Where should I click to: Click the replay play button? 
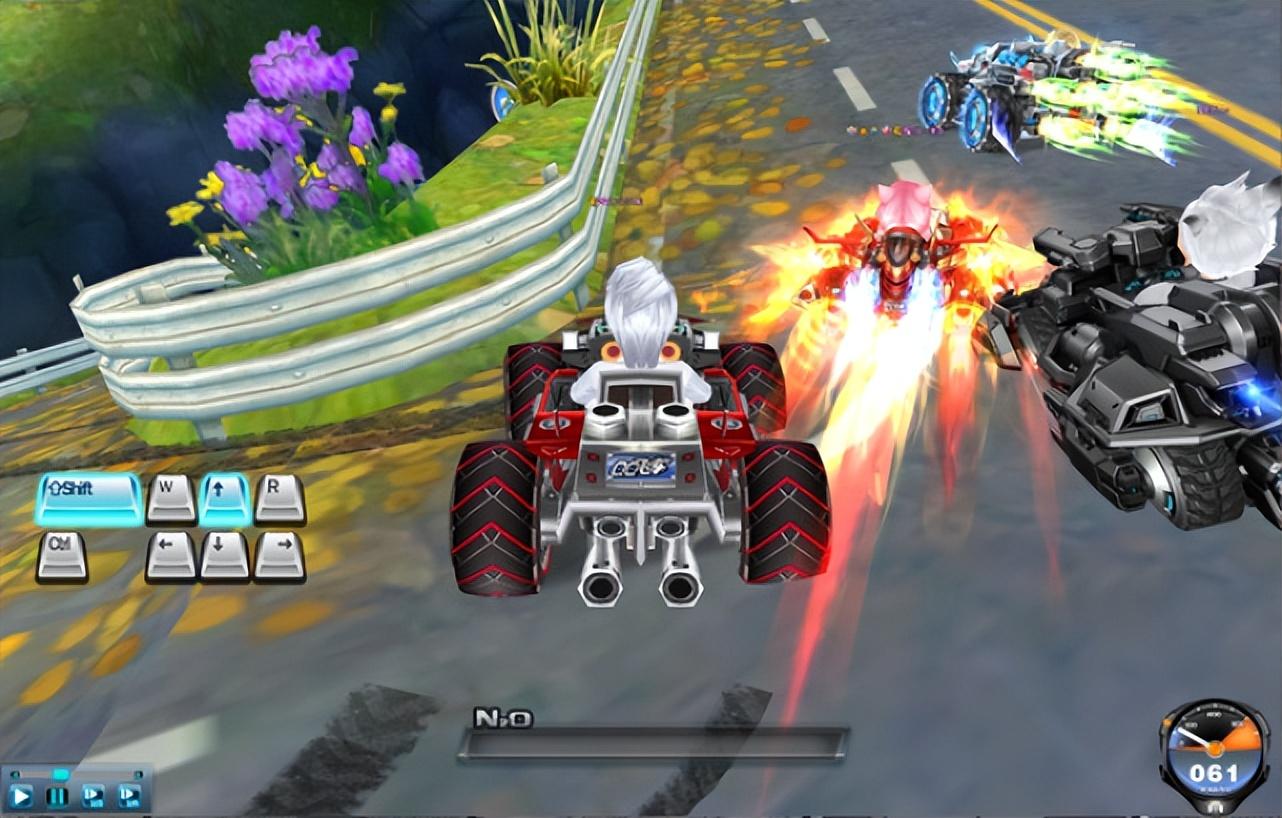pos(22,796)
